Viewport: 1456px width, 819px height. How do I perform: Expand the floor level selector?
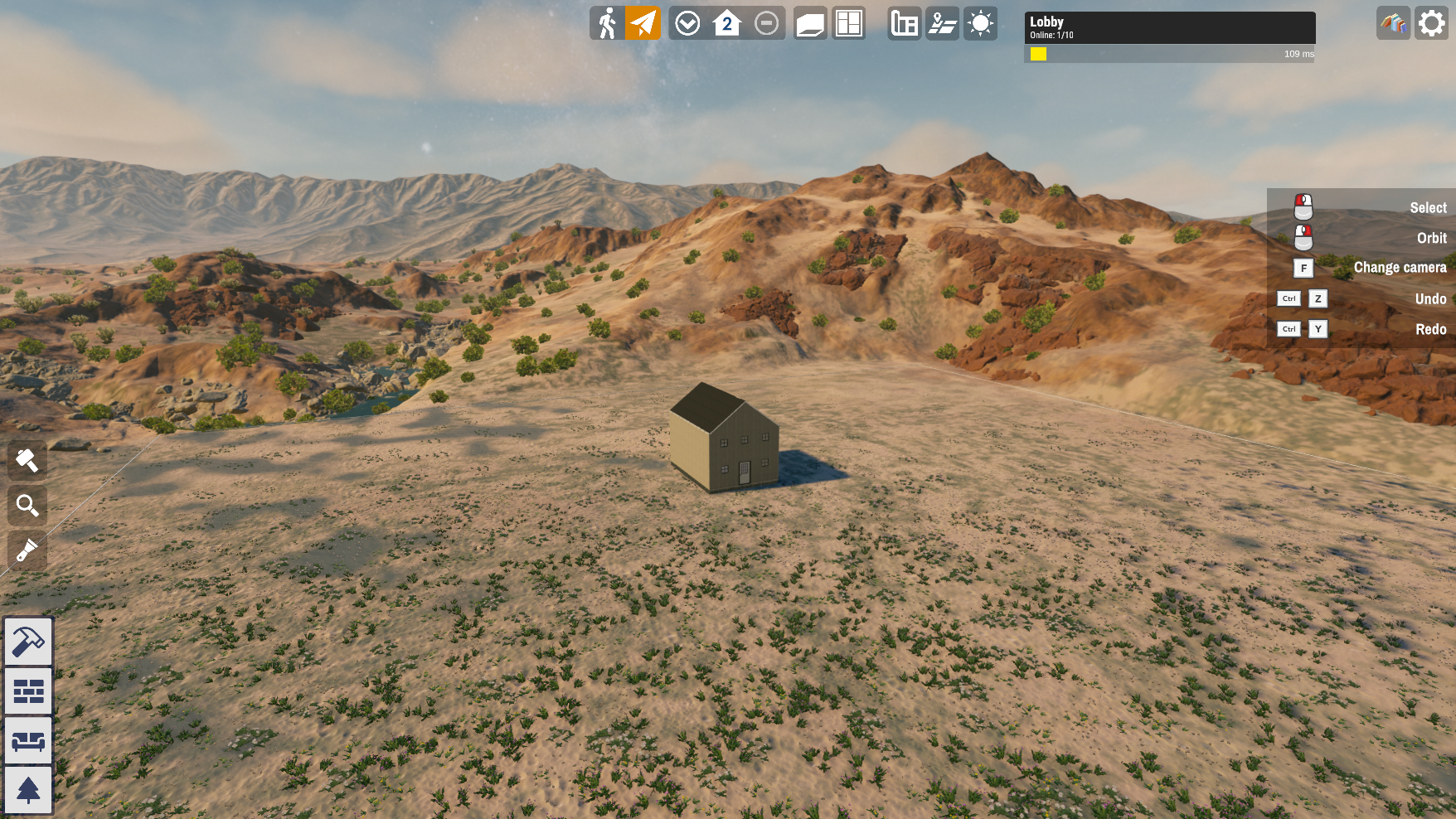pyautogui.click(x=726, y=23)
